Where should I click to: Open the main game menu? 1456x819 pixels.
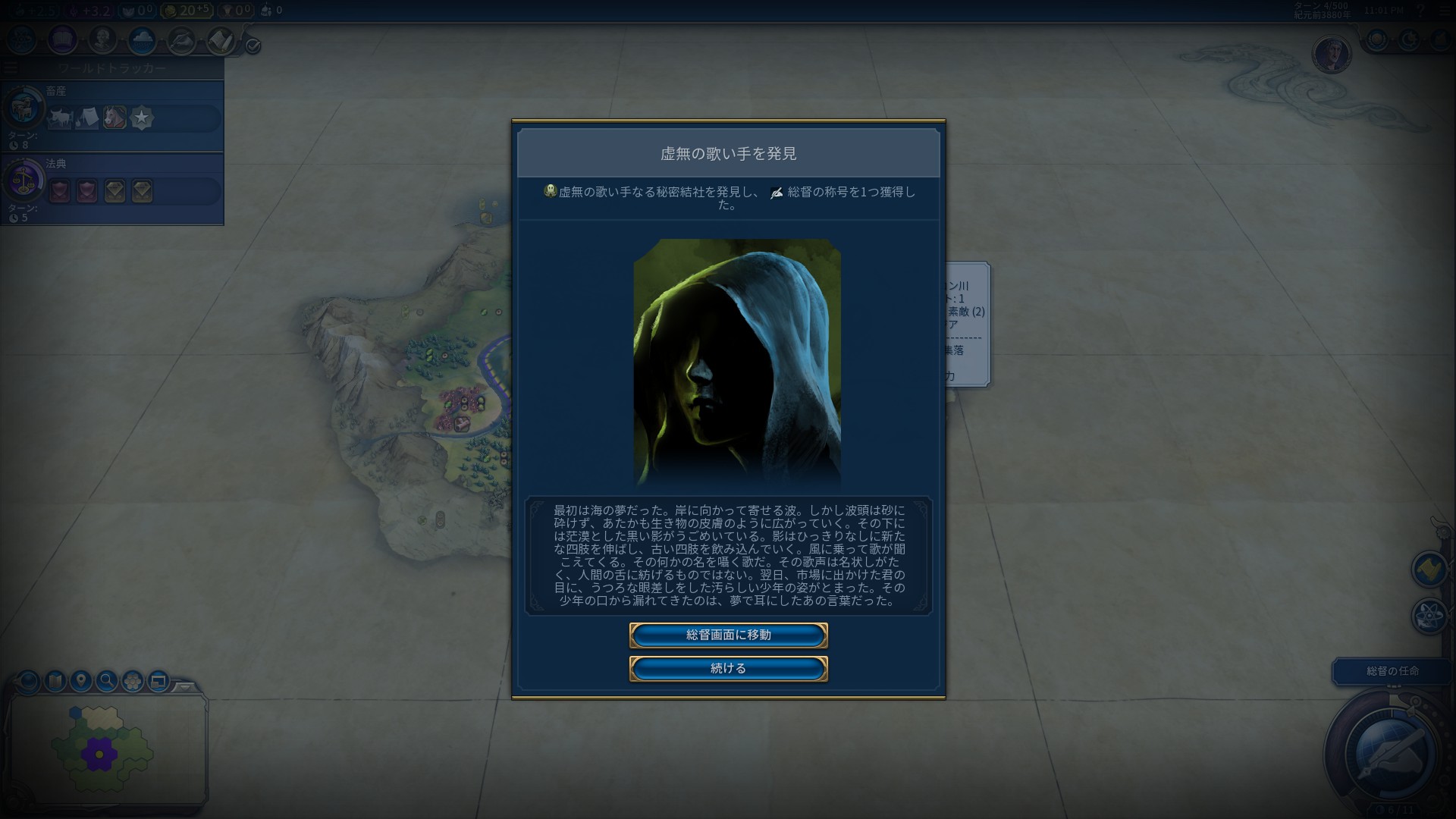pyautogui.click(x=1443, y=11)
